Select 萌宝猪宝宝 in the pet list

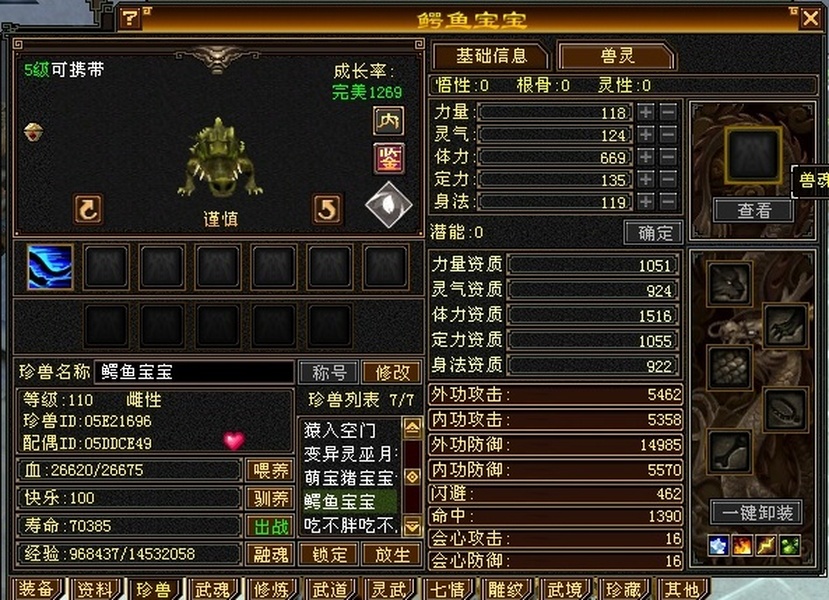pos(350,478)
